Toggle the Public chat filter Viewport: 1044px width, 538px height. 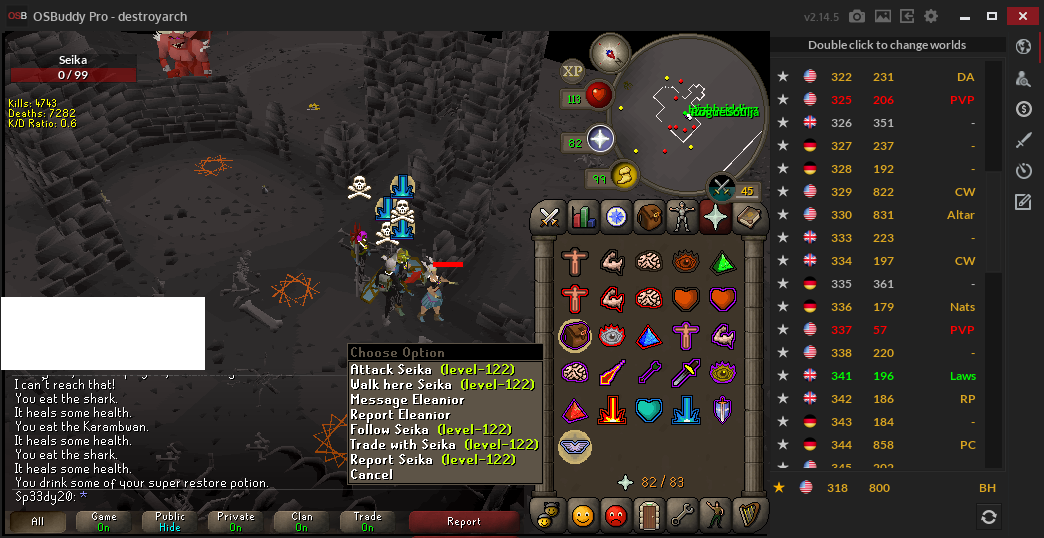(169, 521)
